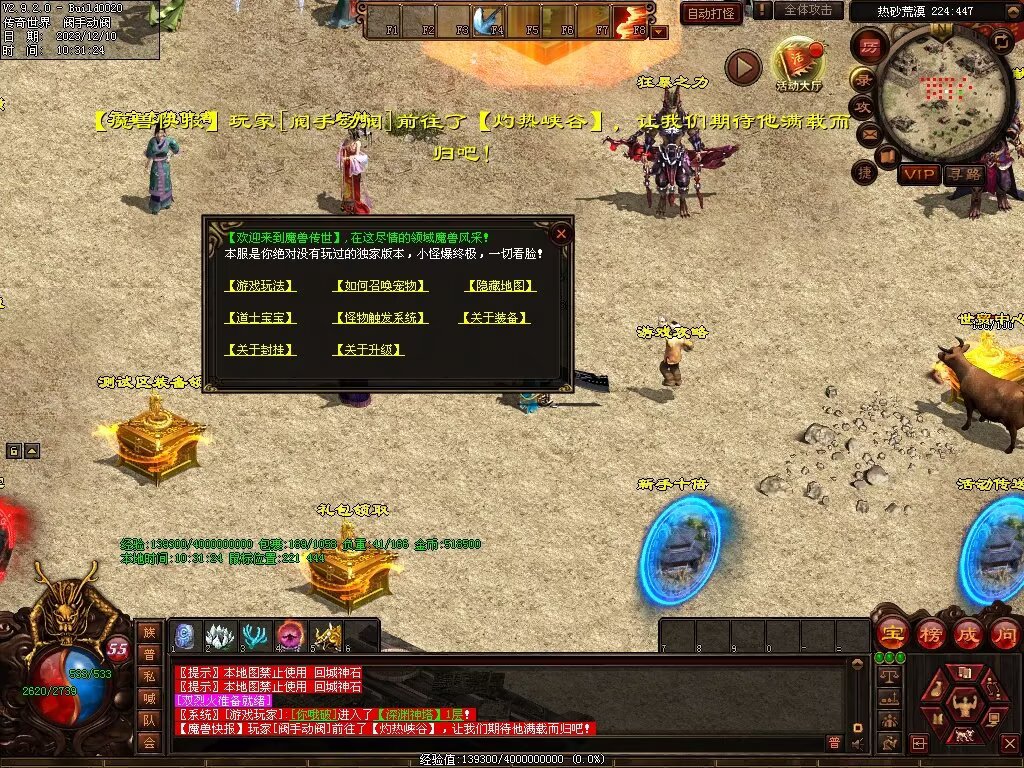Open the 道士宝宝 topic
The height and width of the screenshot is (768, 1024).
(x=261, y=318)
